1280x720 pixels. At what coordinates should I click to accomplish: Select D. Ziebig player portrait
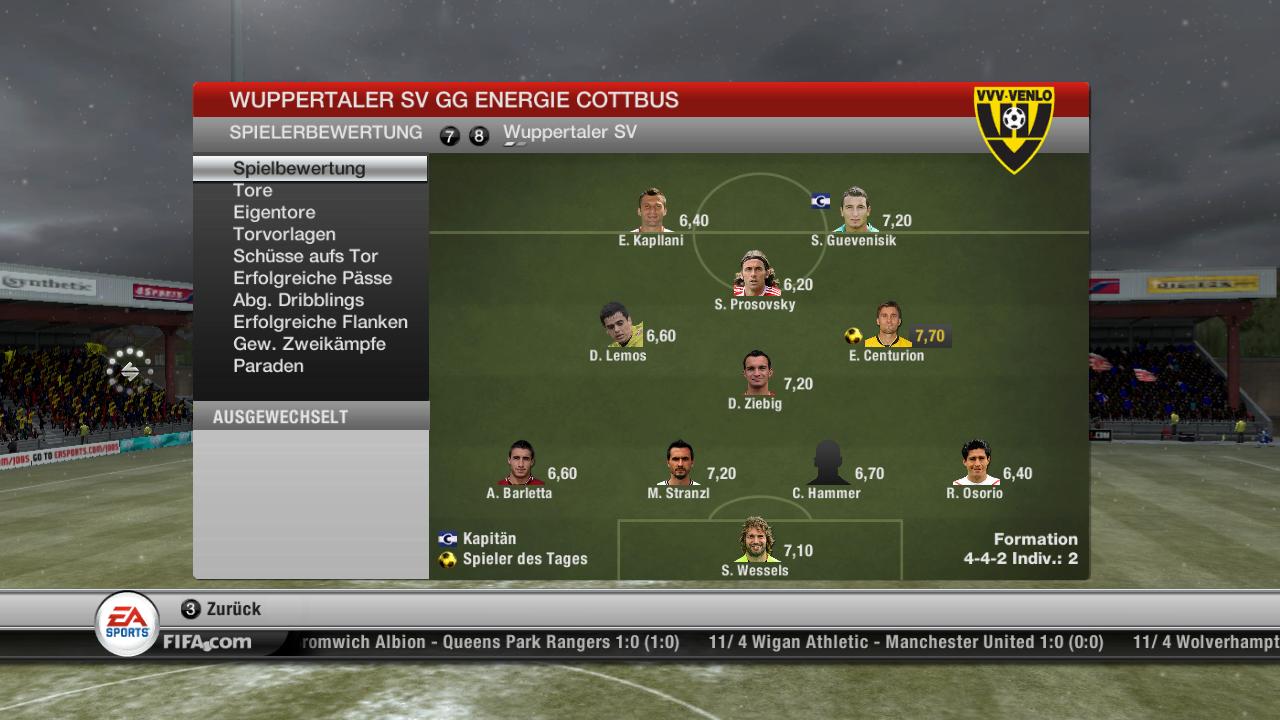click(x=758, y=374)
